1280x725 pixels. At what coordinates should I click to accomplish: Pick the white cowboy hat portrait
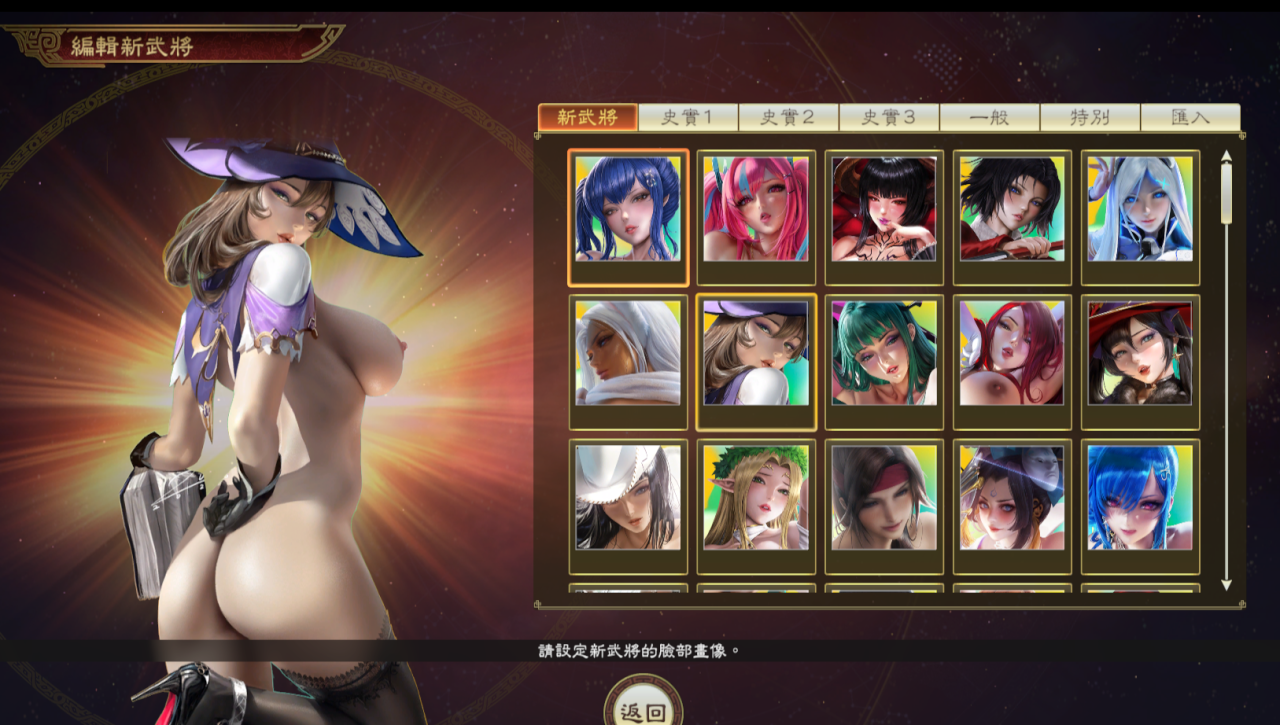pyautogui.click(x=628, y=497)
